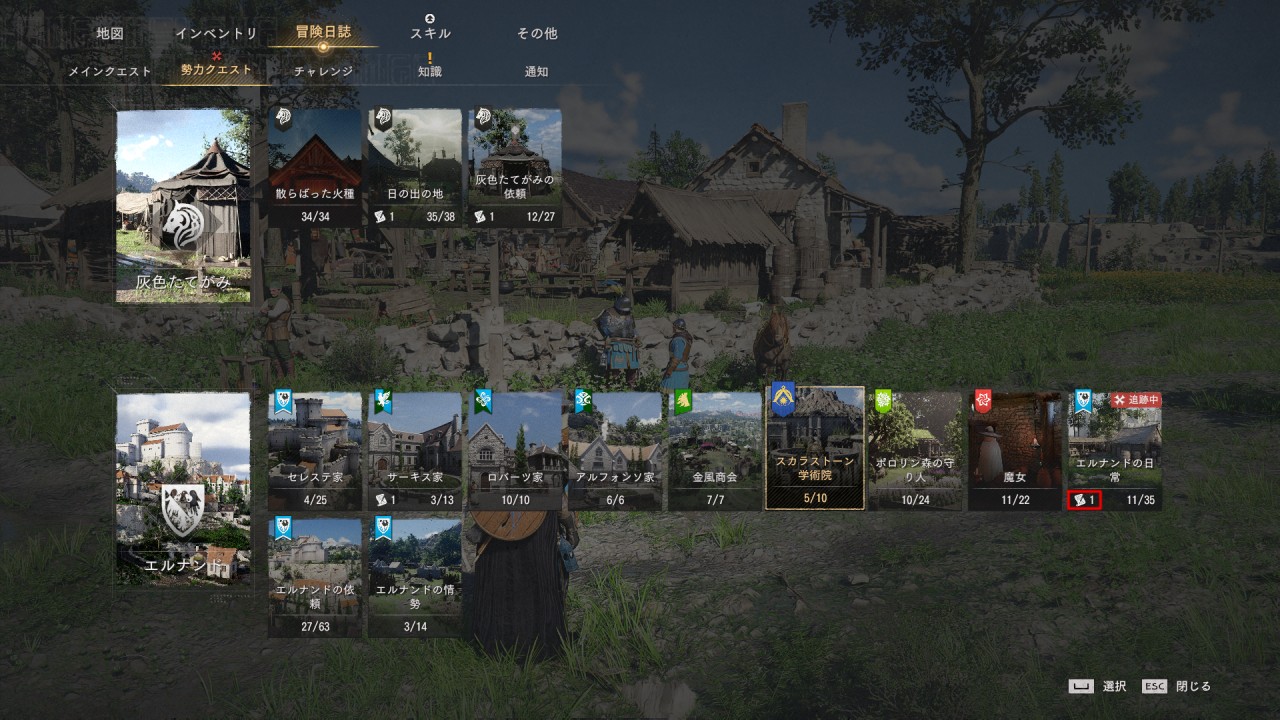Open the 知識 sub-tab
Screen dimensions: 1280x720
(x=430, y=72)
